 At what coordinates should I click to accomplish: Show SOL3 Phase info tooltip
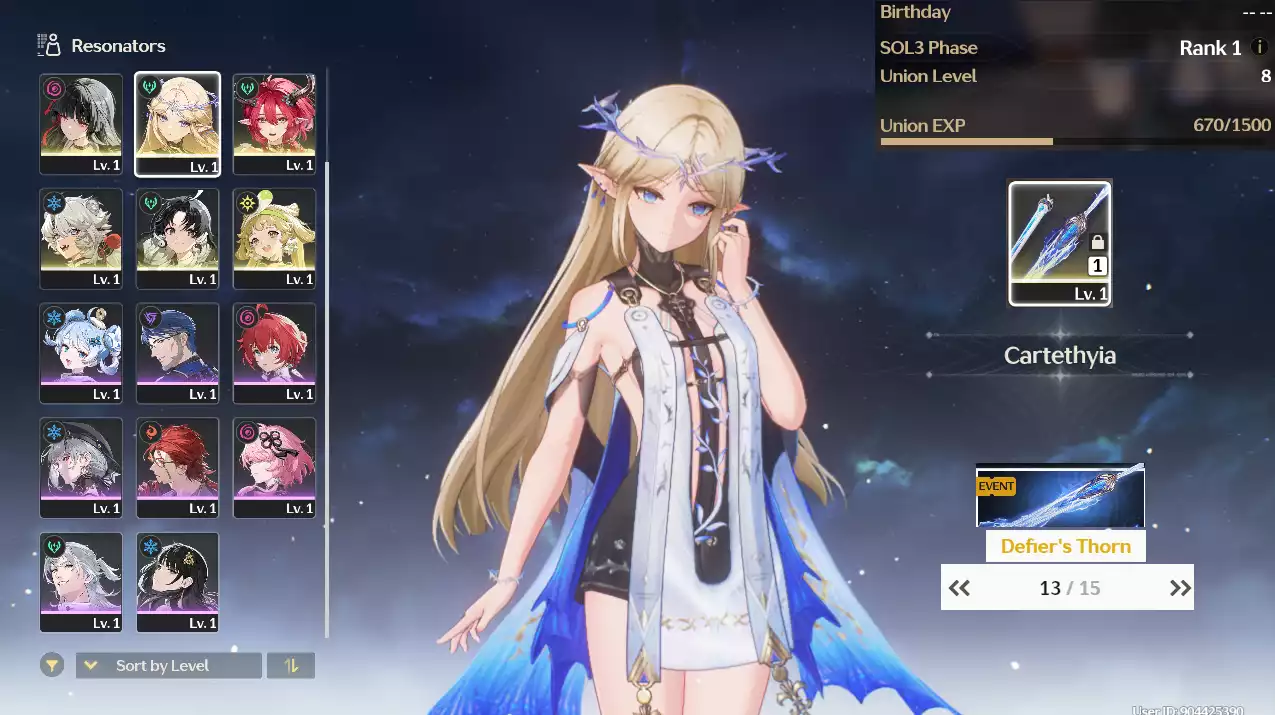[x=1259, y=48]
